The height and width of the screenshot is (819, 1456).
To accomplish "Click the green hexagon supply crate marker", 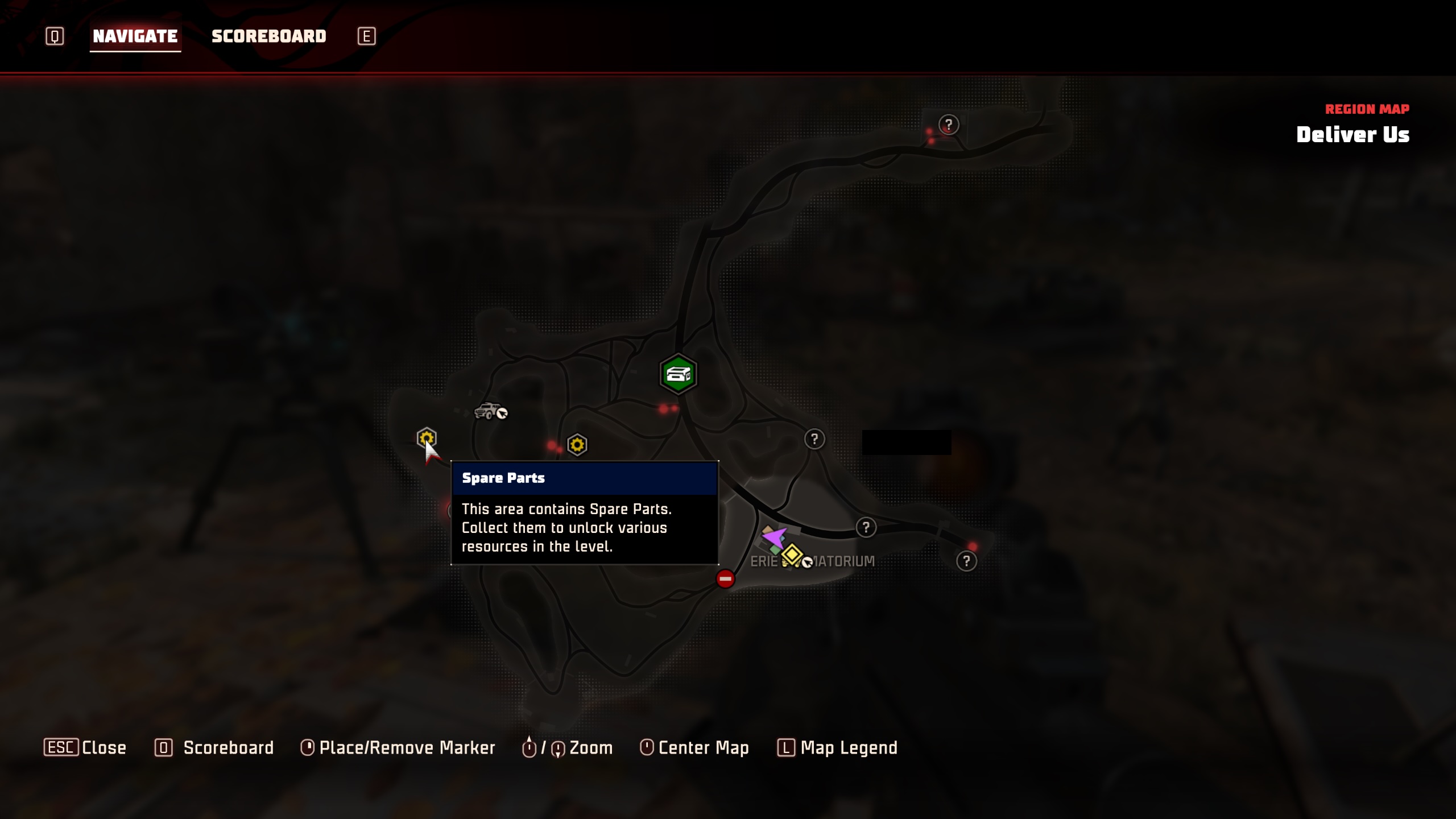I will point(678,374).
